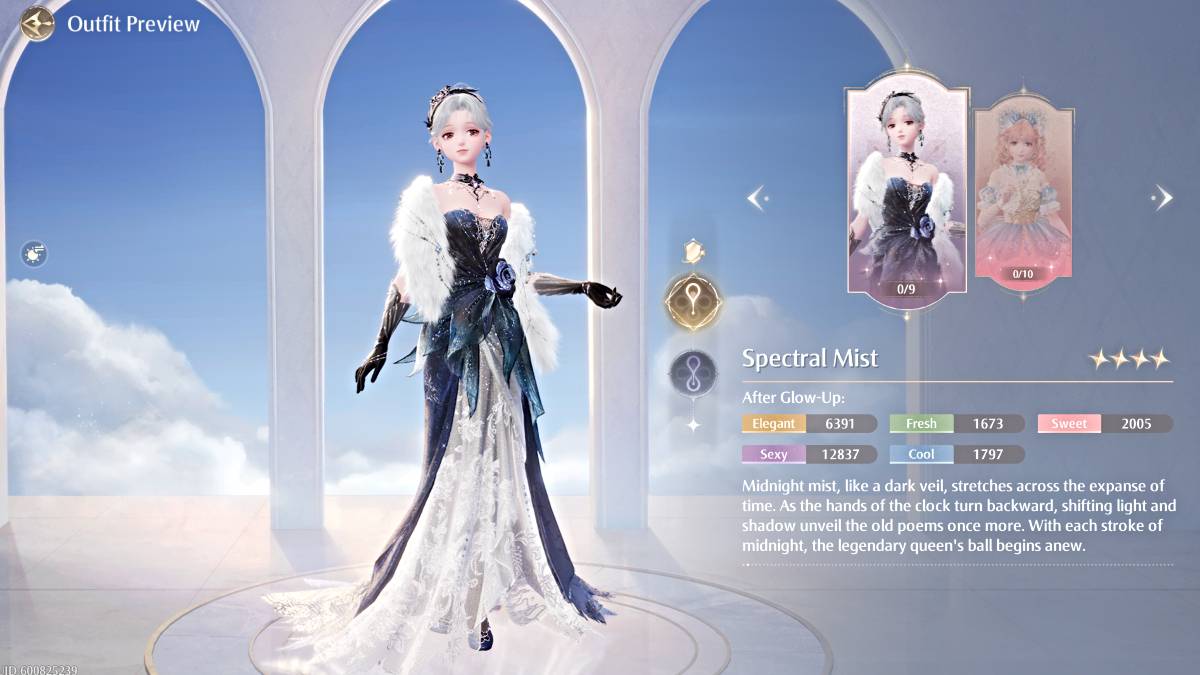
Task: Select the highlighted golden glow-up stage icon
Action: pos(692,300)
